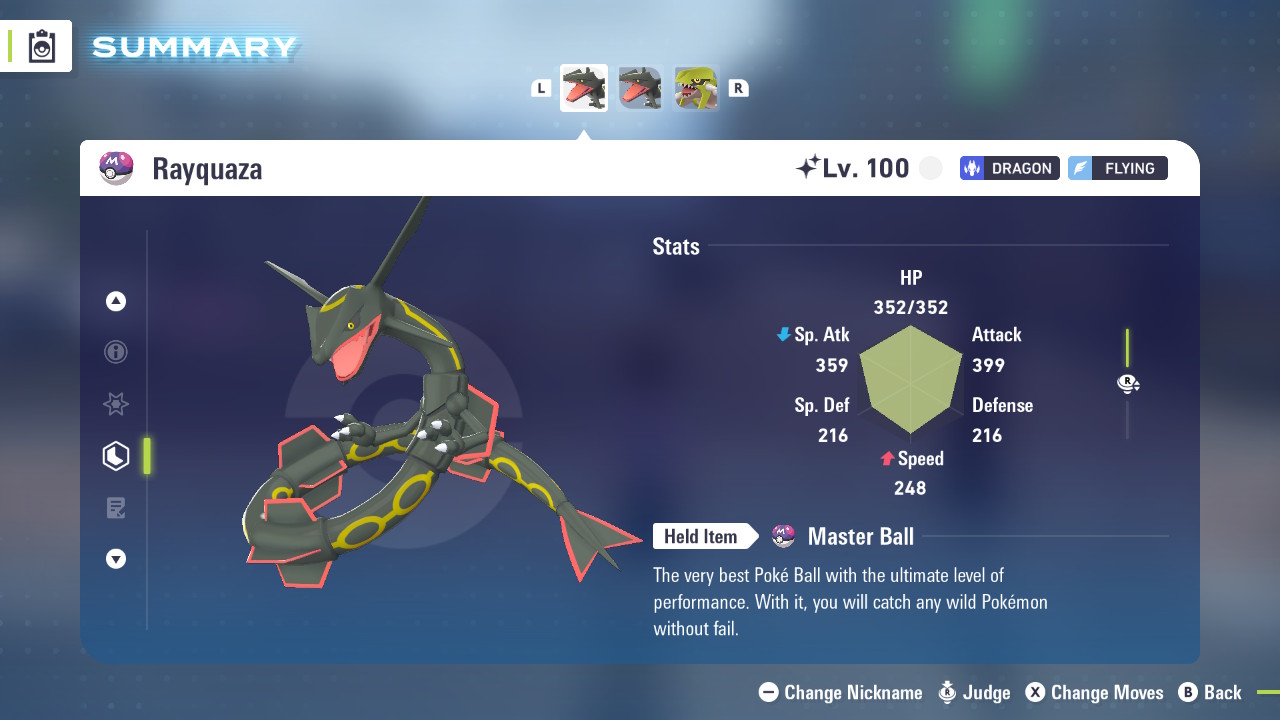Screen dimensions: 1280x720
Task: Select the highlighted stats page icon
Action: (116, 456)
